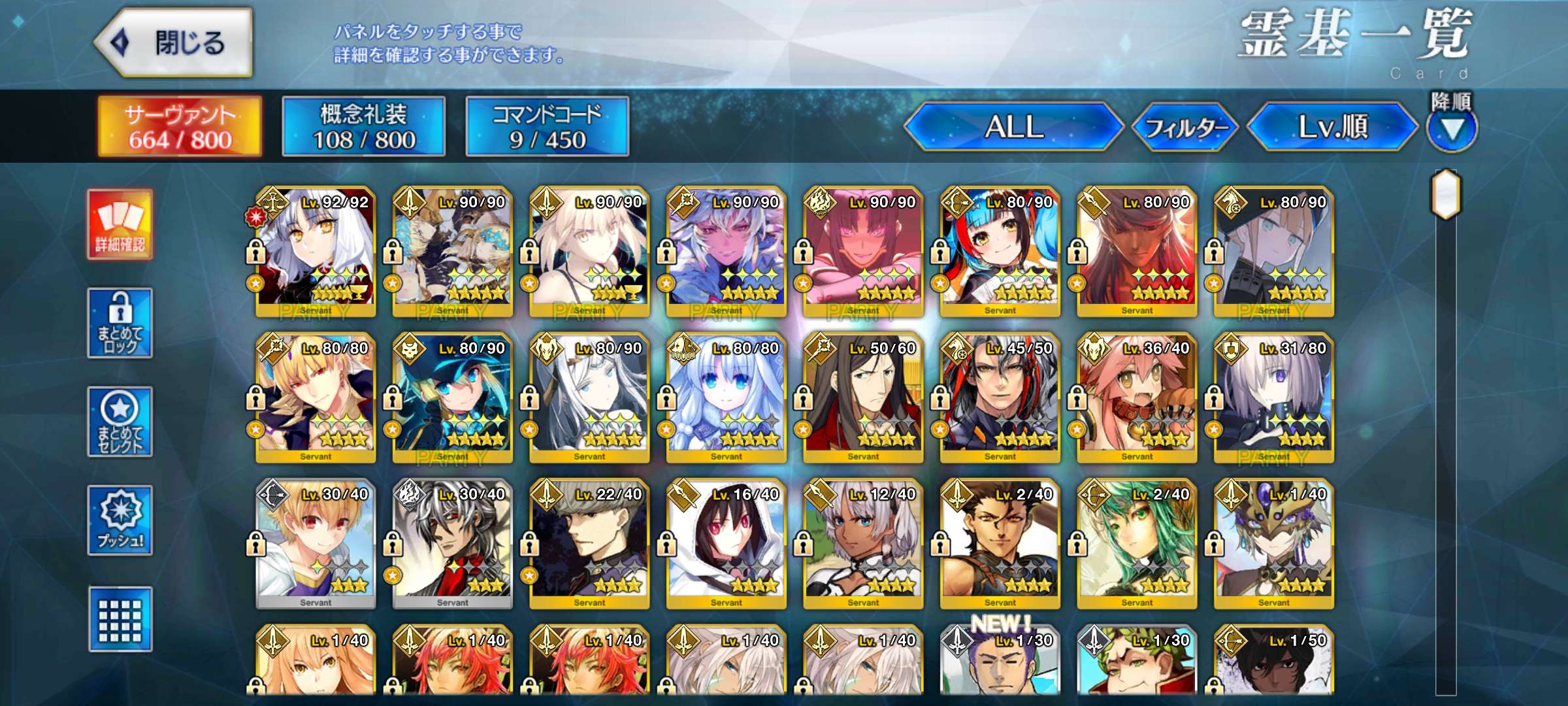This screenshot has width=1568, height=706.
Task: Pick the Lv. 36/40 pink-haired servant
Action: [x=1137, y=397]
